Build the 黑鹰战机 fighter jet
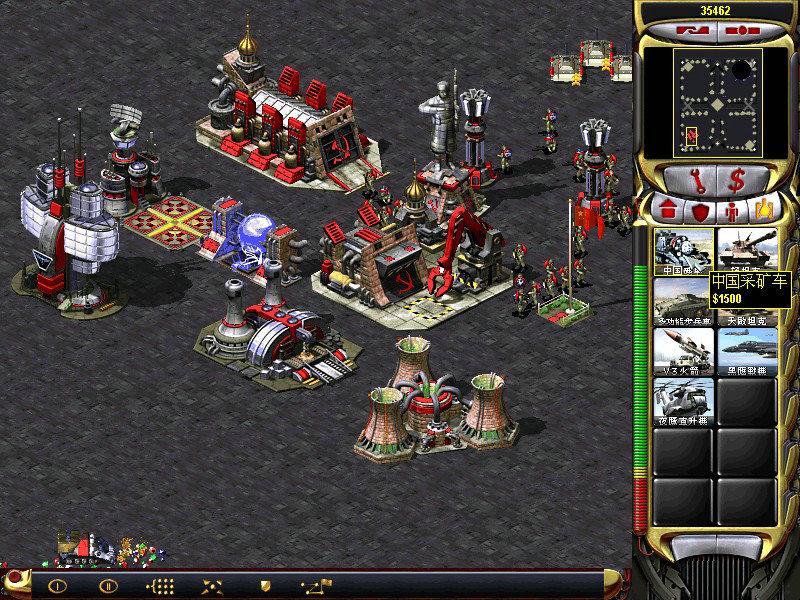This screenshot has height=600, width=800. [748, 351]
